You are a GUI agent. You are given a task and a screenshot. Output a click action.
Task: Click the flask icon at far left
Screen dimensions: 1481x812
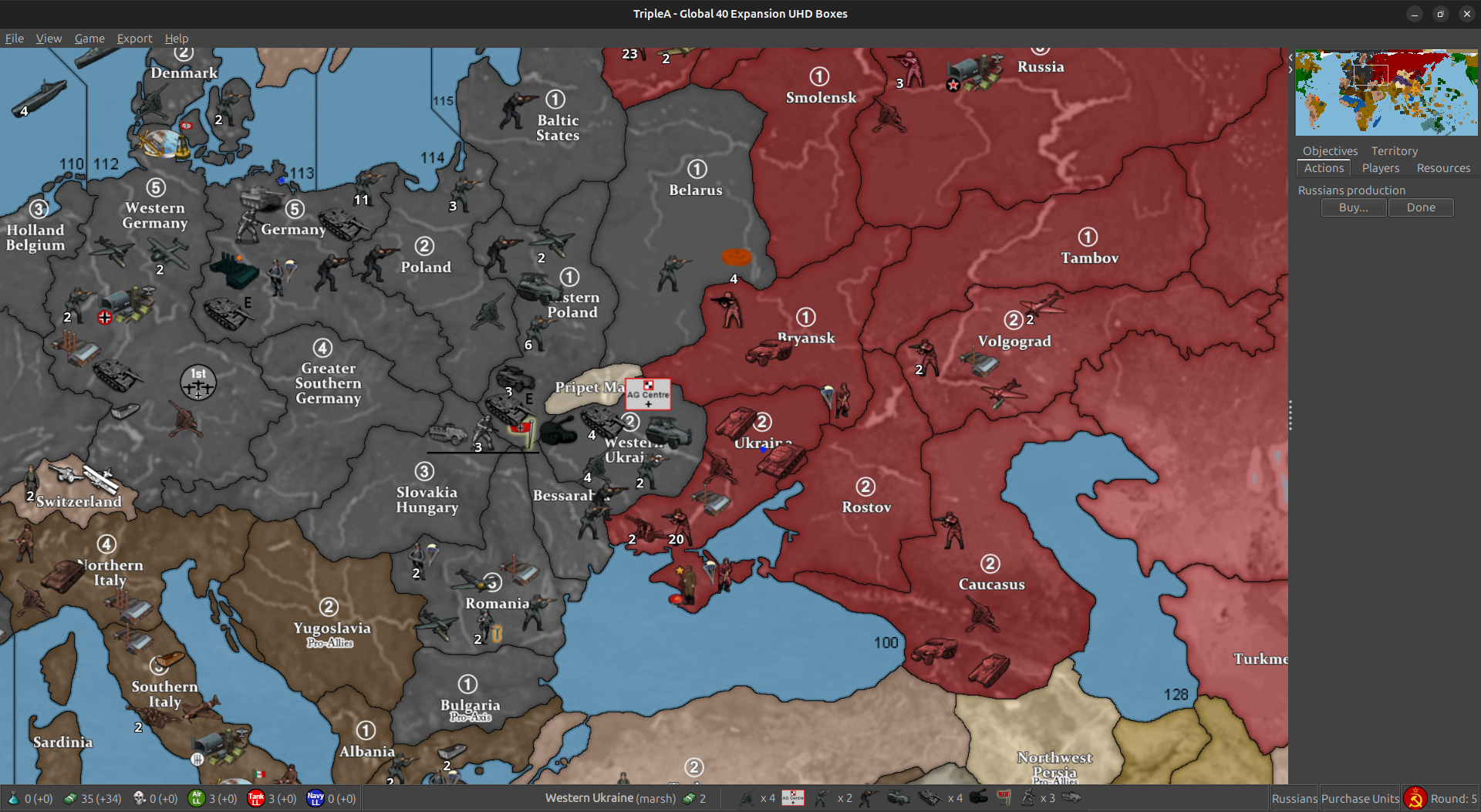click(14, 798)
